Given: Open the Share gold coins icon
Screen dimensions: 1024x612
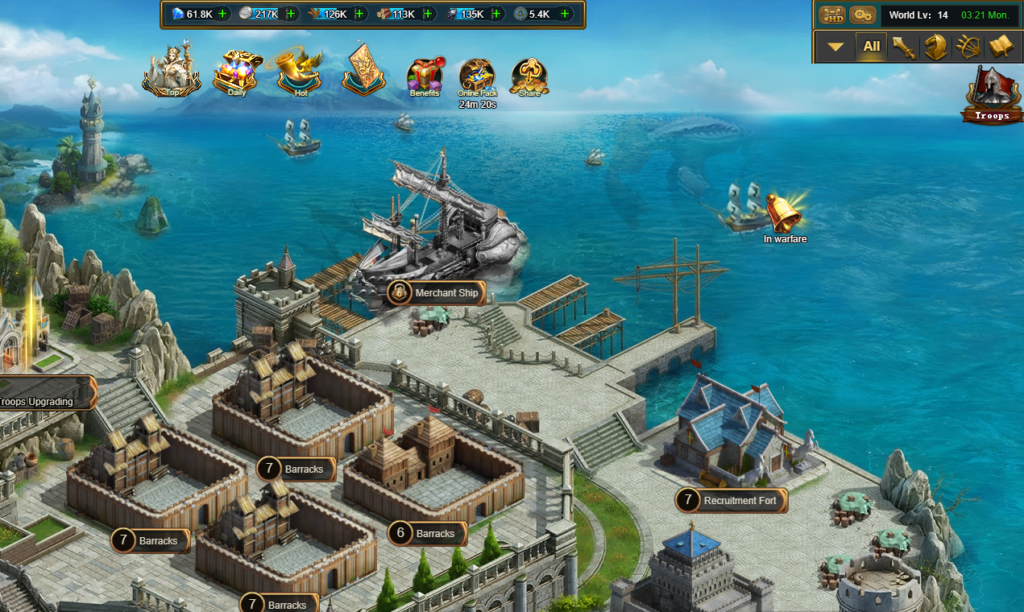Looking at the screenshot, I should [529, 75].
